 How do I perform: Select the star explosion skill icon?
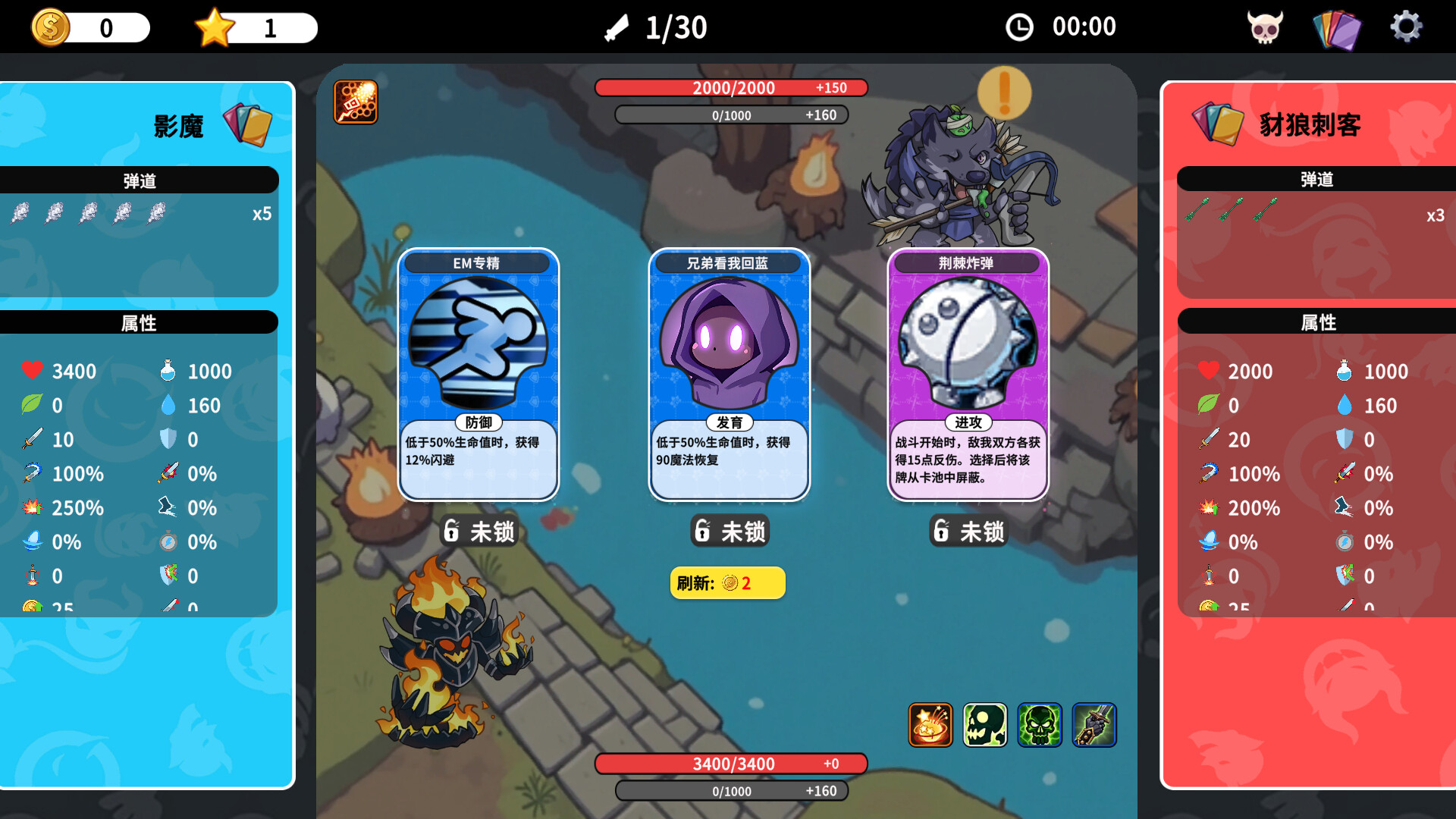click(929, 726)
